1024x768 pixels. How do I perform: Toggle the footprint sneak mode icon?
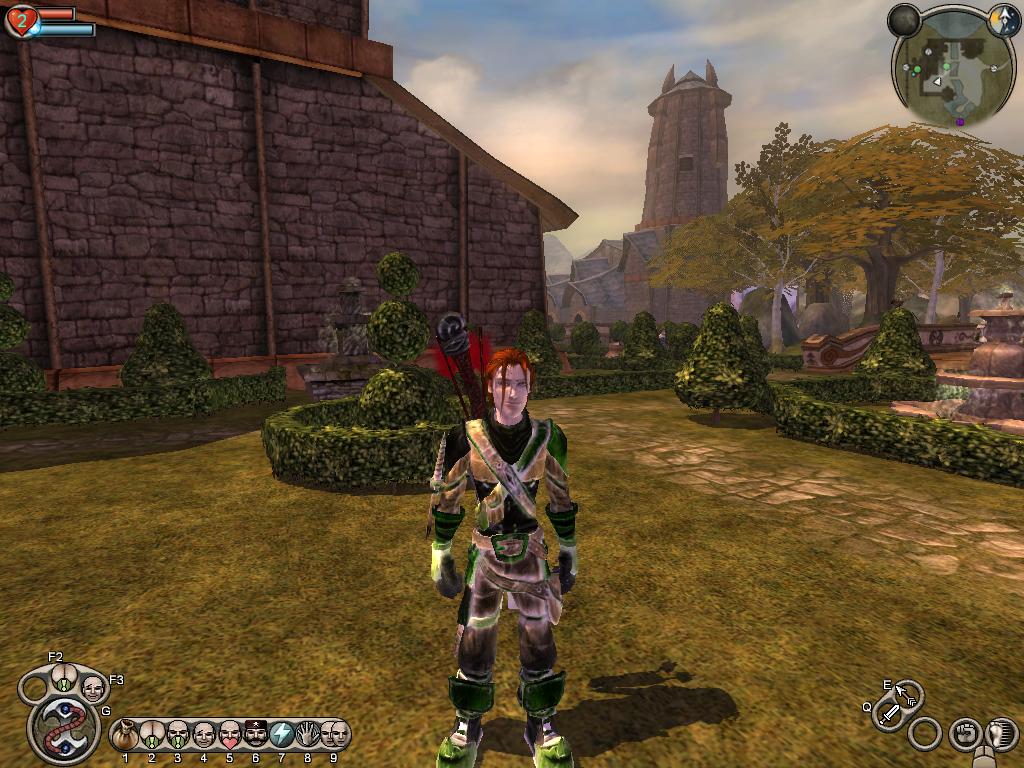tap(1001, 733)
